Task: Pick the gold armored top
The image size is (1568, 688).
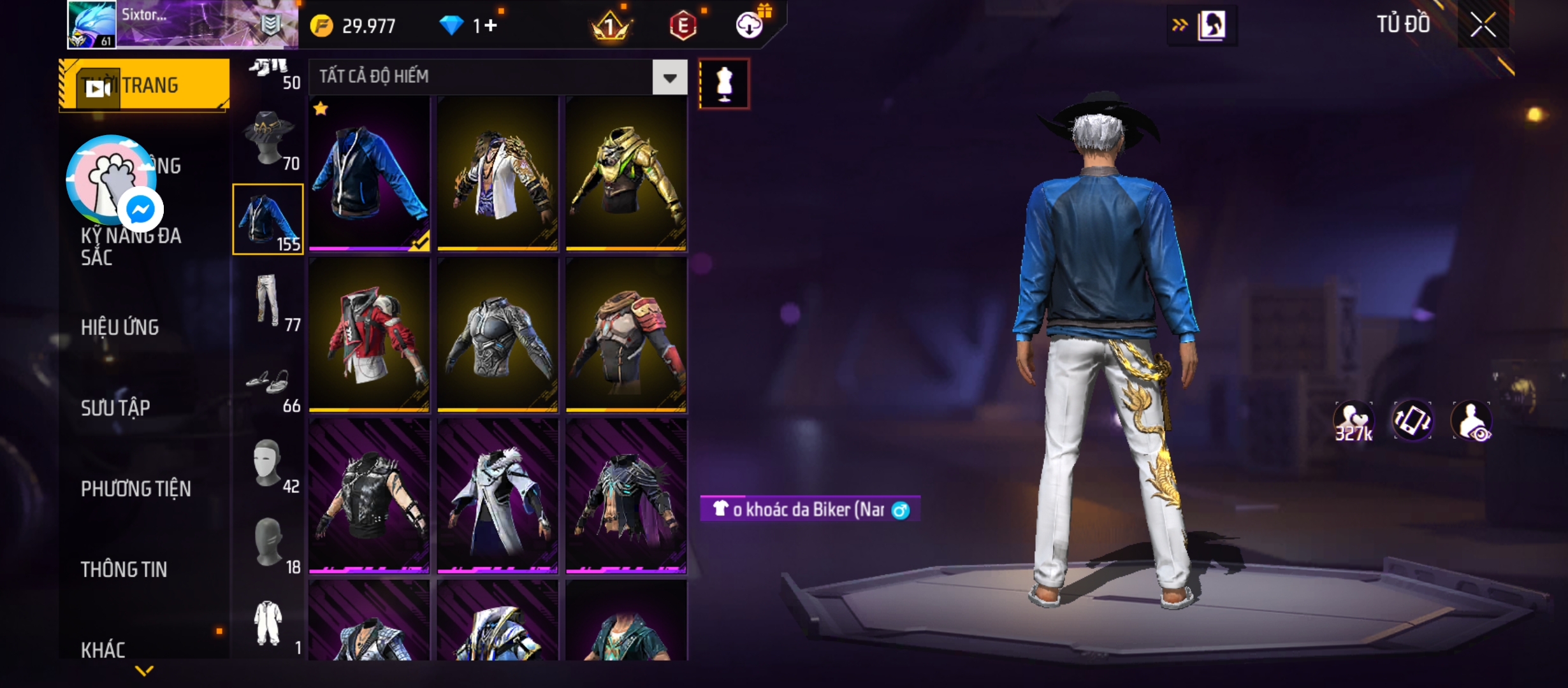Action: [626, 173]
